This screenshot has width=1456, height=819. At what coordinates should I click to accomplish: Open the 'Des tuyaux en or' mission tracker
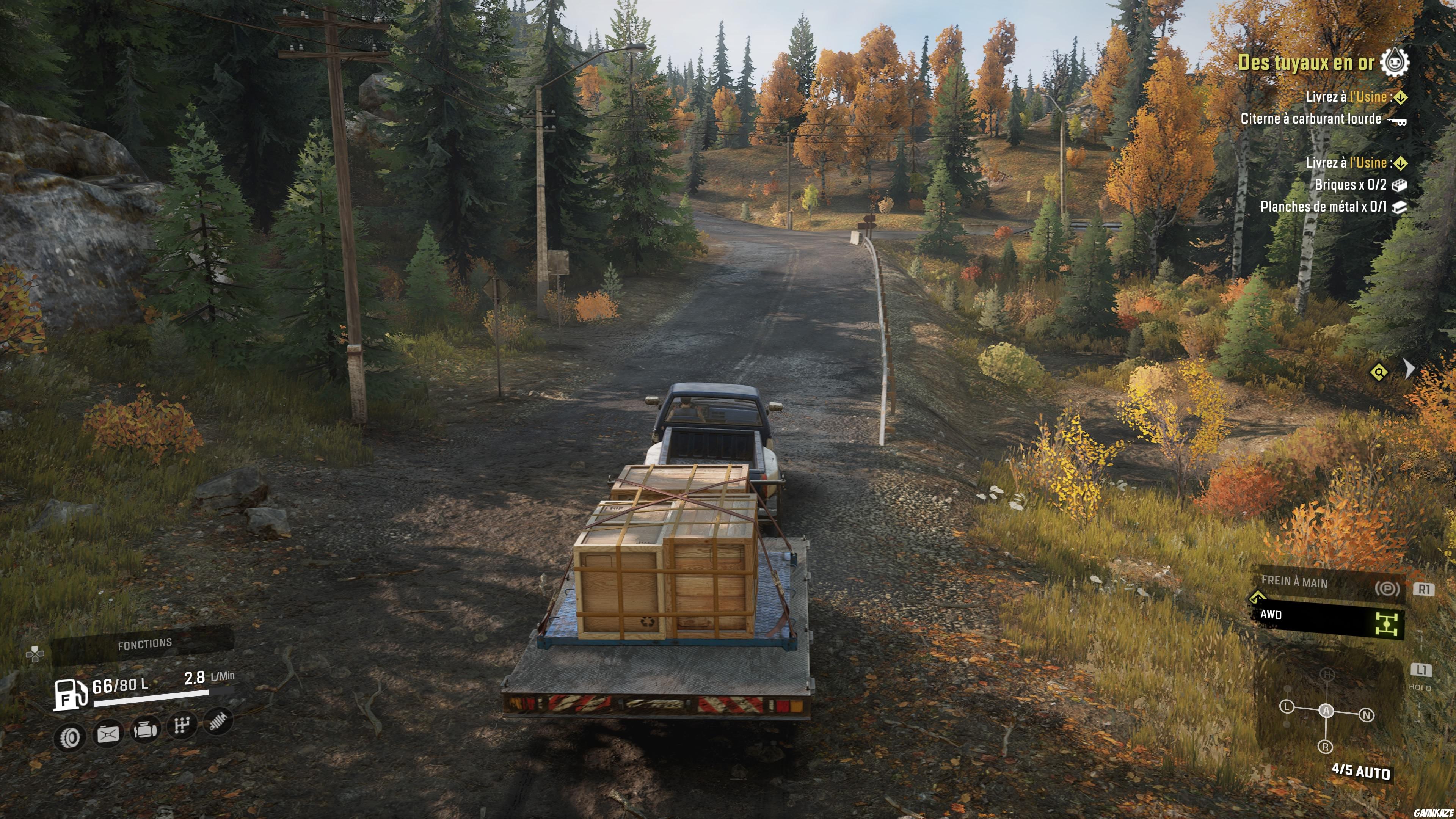(x=1305, y=62)
